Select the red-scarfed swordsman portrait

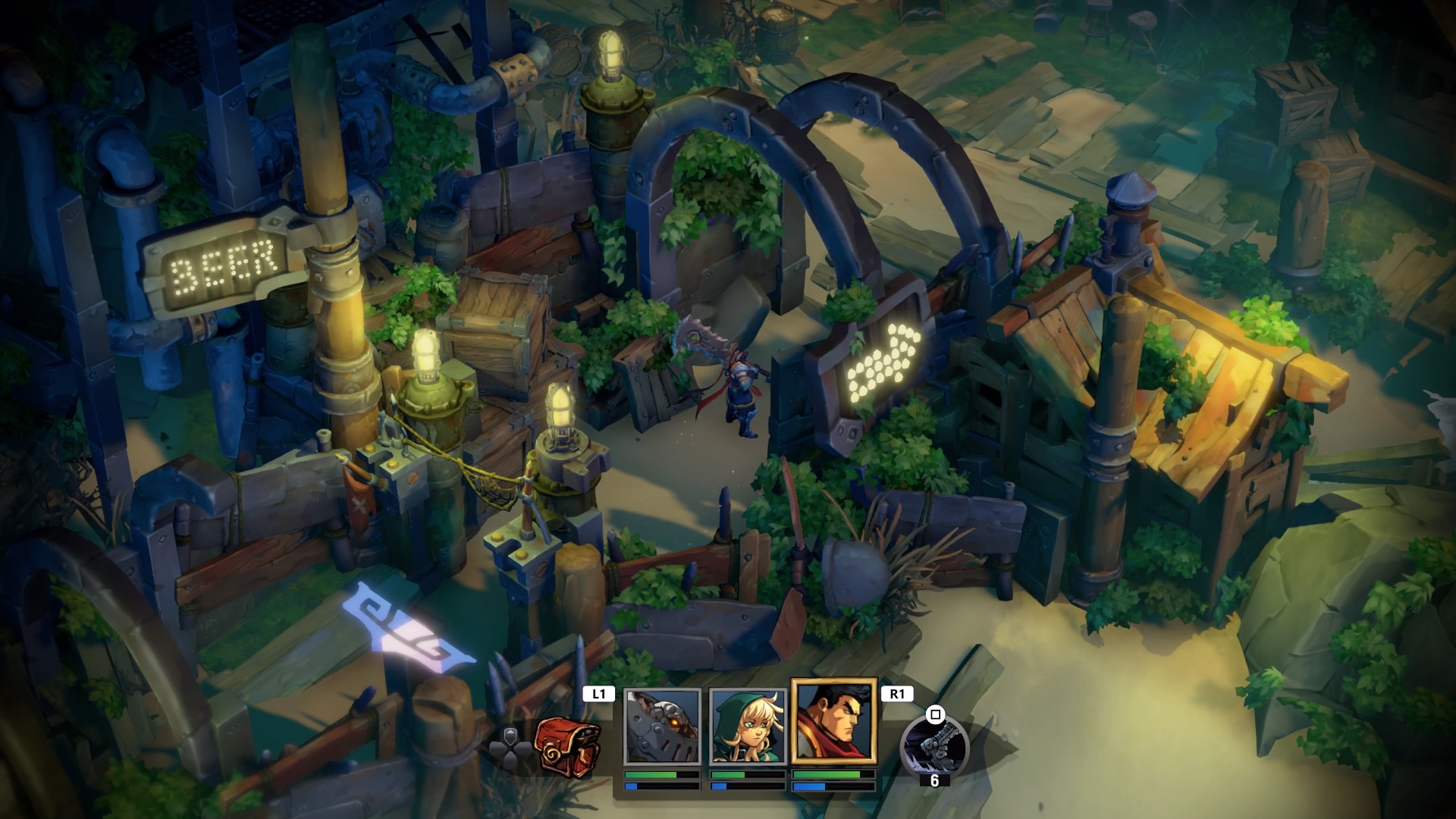833,720
